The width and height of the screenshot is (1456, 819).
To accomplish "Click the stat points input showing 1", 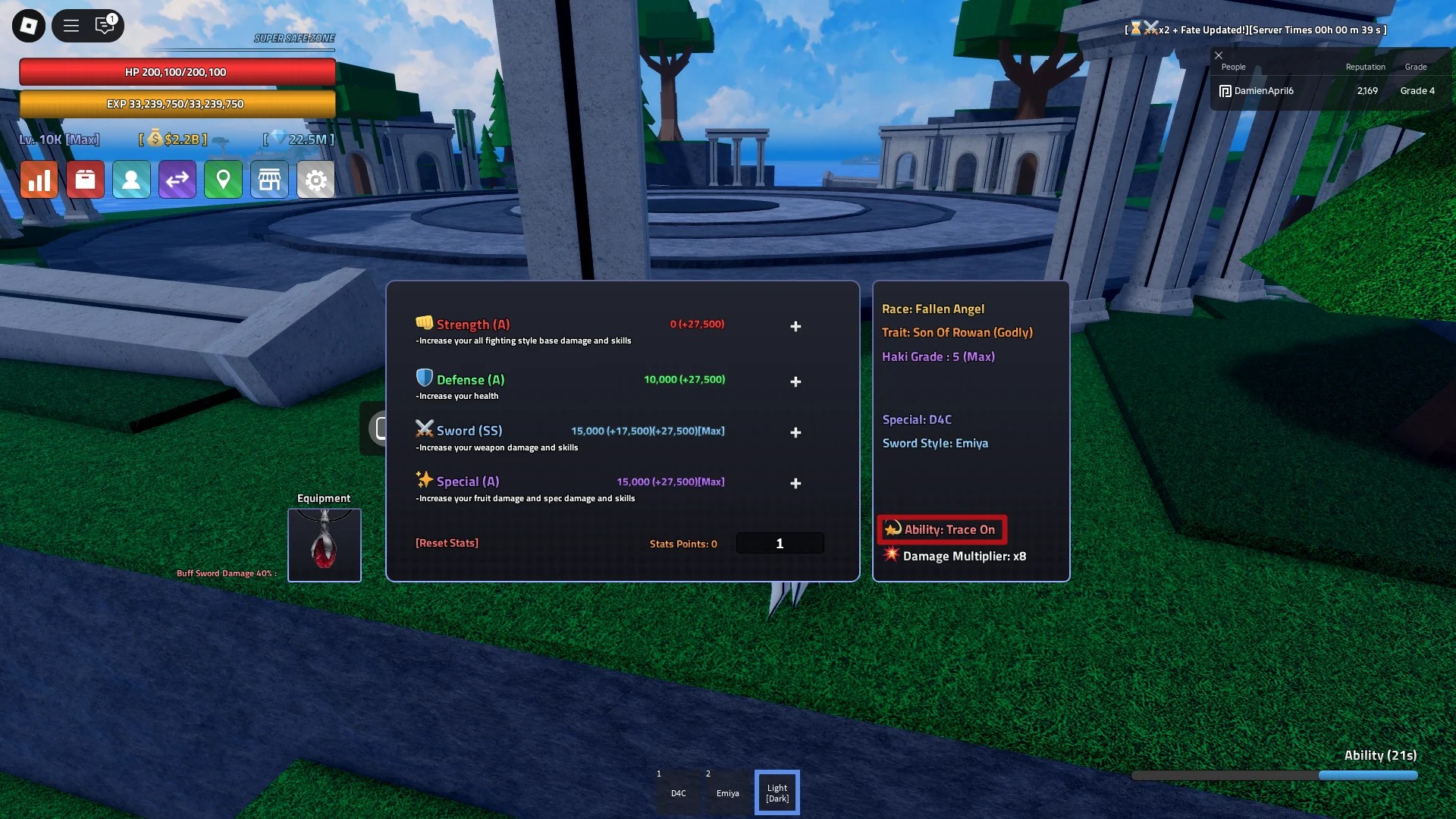I will coord(780,543).
